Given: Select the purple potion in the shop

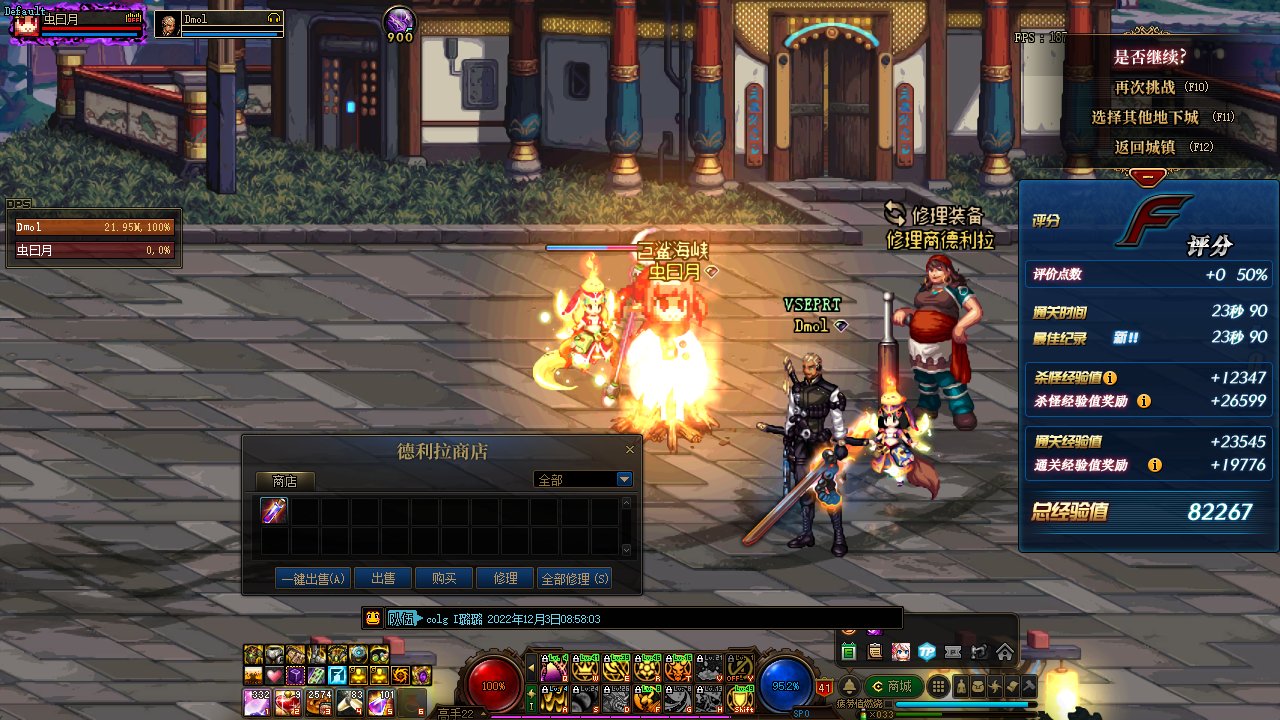Looking at the screenshot, I should click(274, 511).
